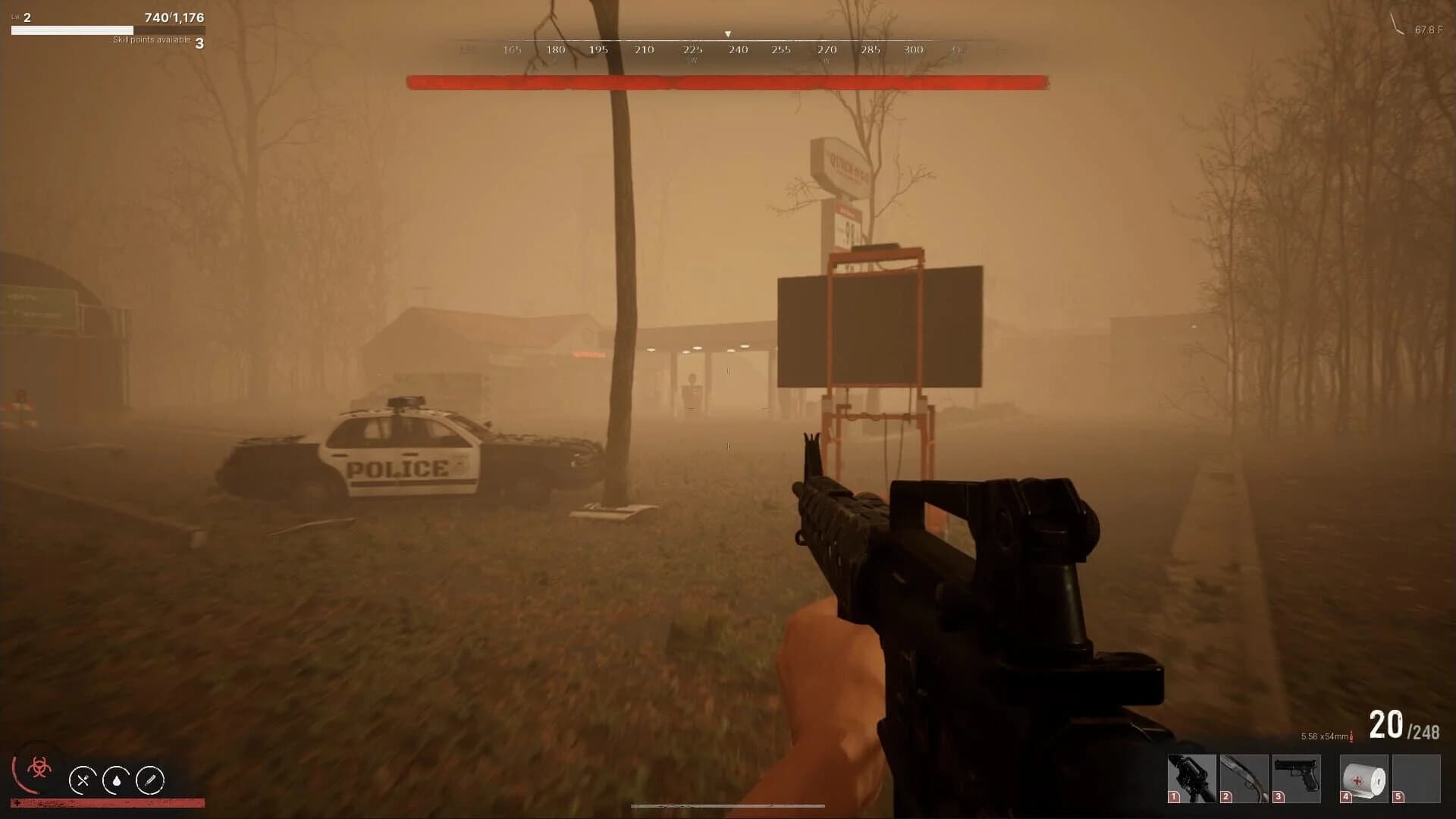The image size is (1456, 819).
Task: Open the thirst droplet status indicator
Action: [x=118, y=780]
